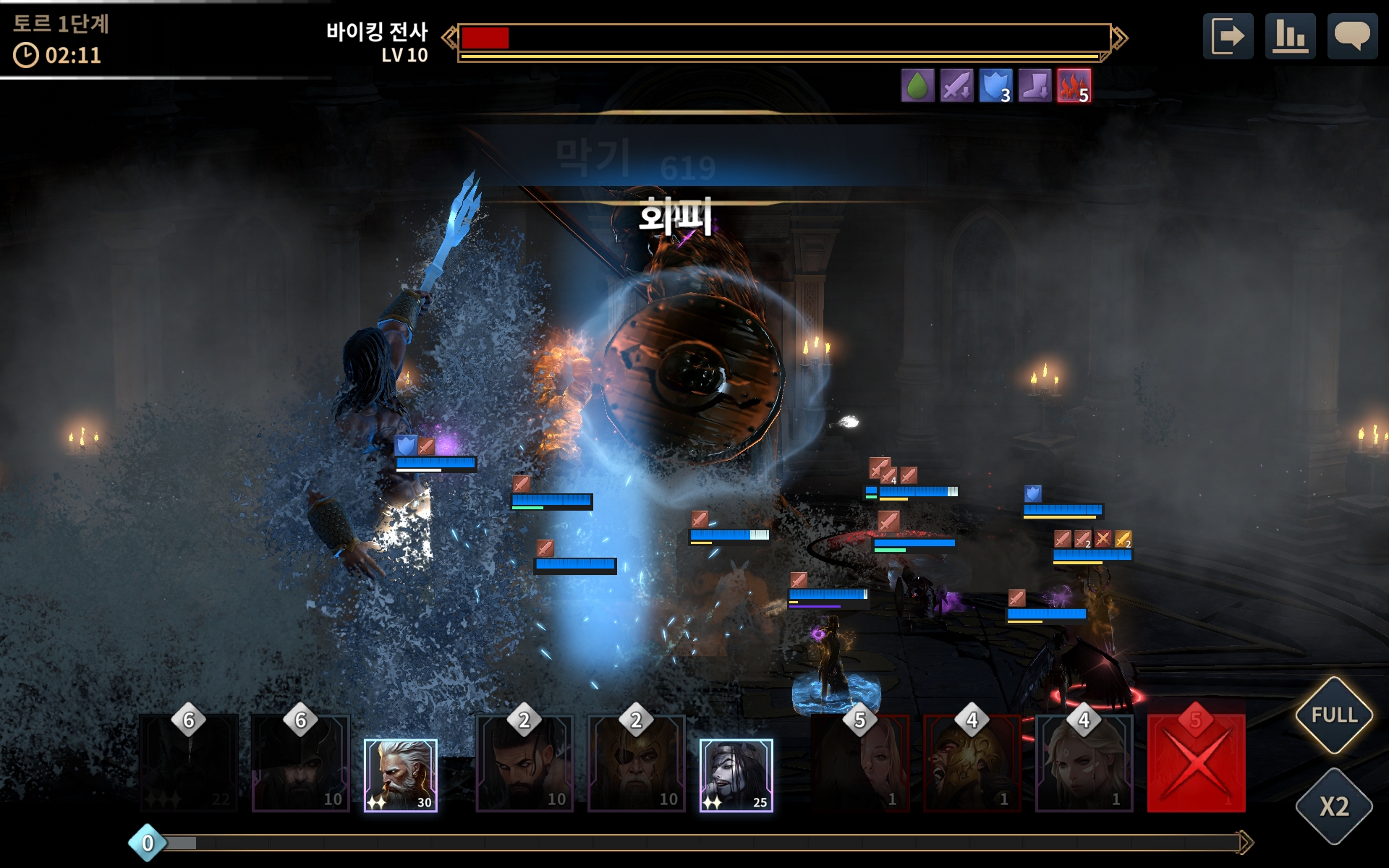Toggle the FULL auto-battle button
This screenshot has width=1389, height=868.
click(1334, 715)
